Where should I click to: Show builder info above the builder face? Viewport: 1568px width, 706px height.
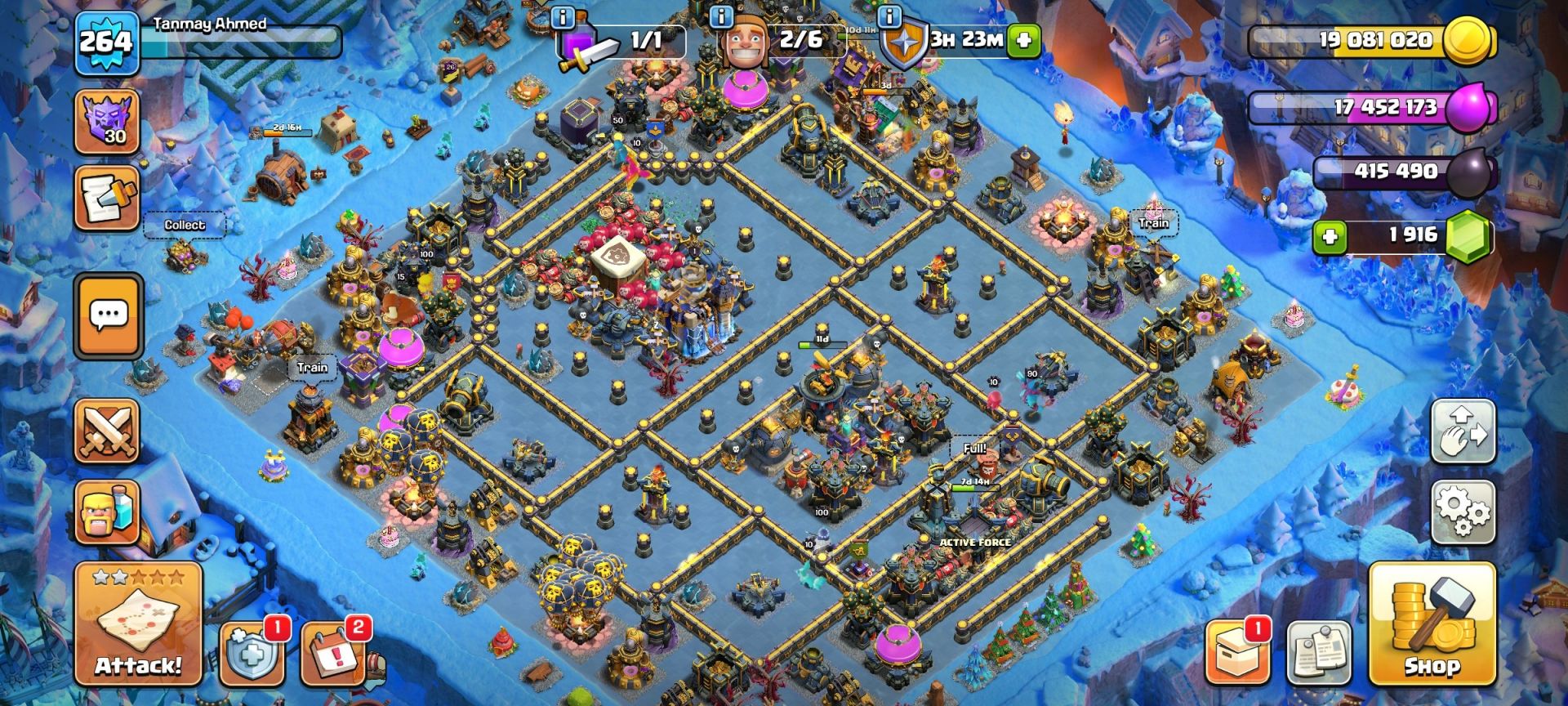[x=721, y=16]
